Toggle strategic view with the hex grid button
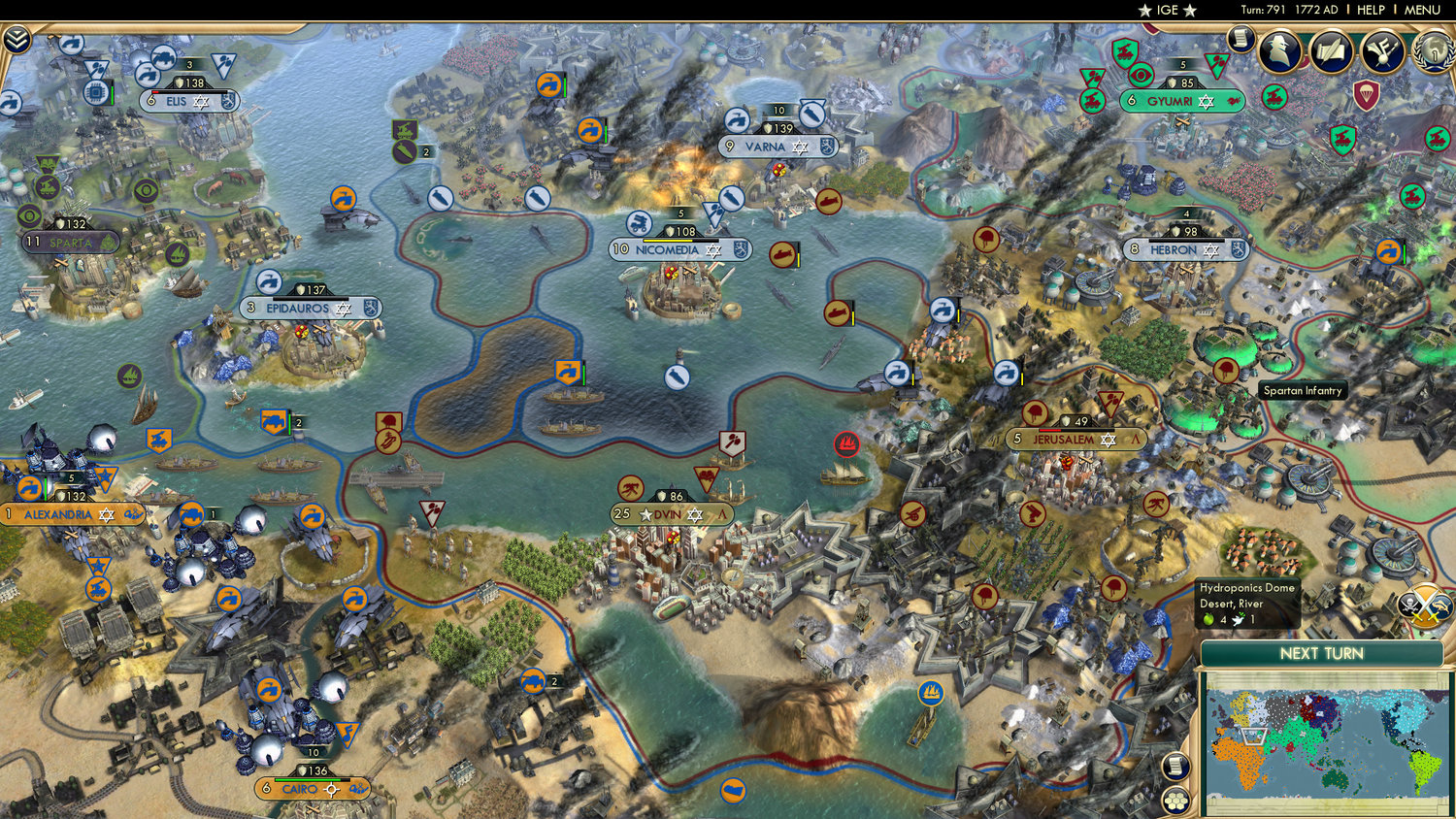The height and width of the screenshot is (819, 1456). pyautogui.click(x=1176, y=800)
